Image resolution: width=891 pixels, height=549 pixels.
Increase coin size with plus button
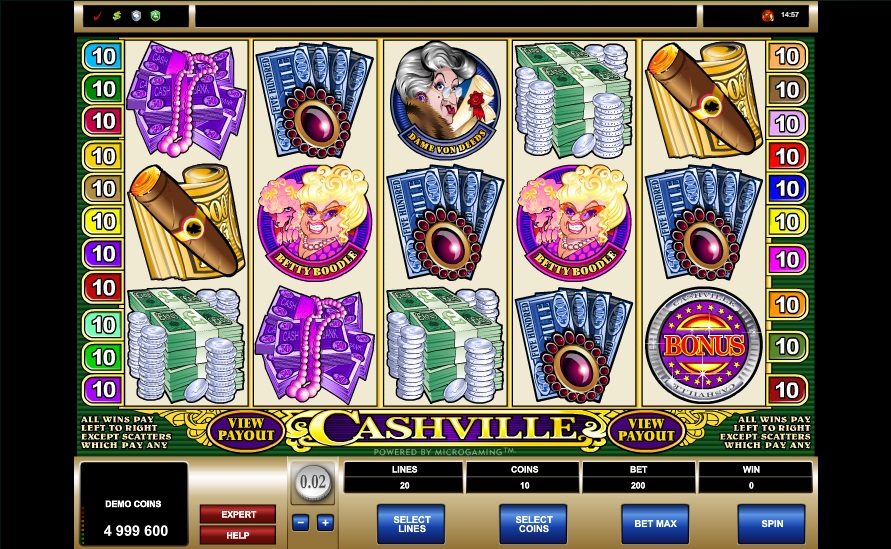(x=325, y=522)
